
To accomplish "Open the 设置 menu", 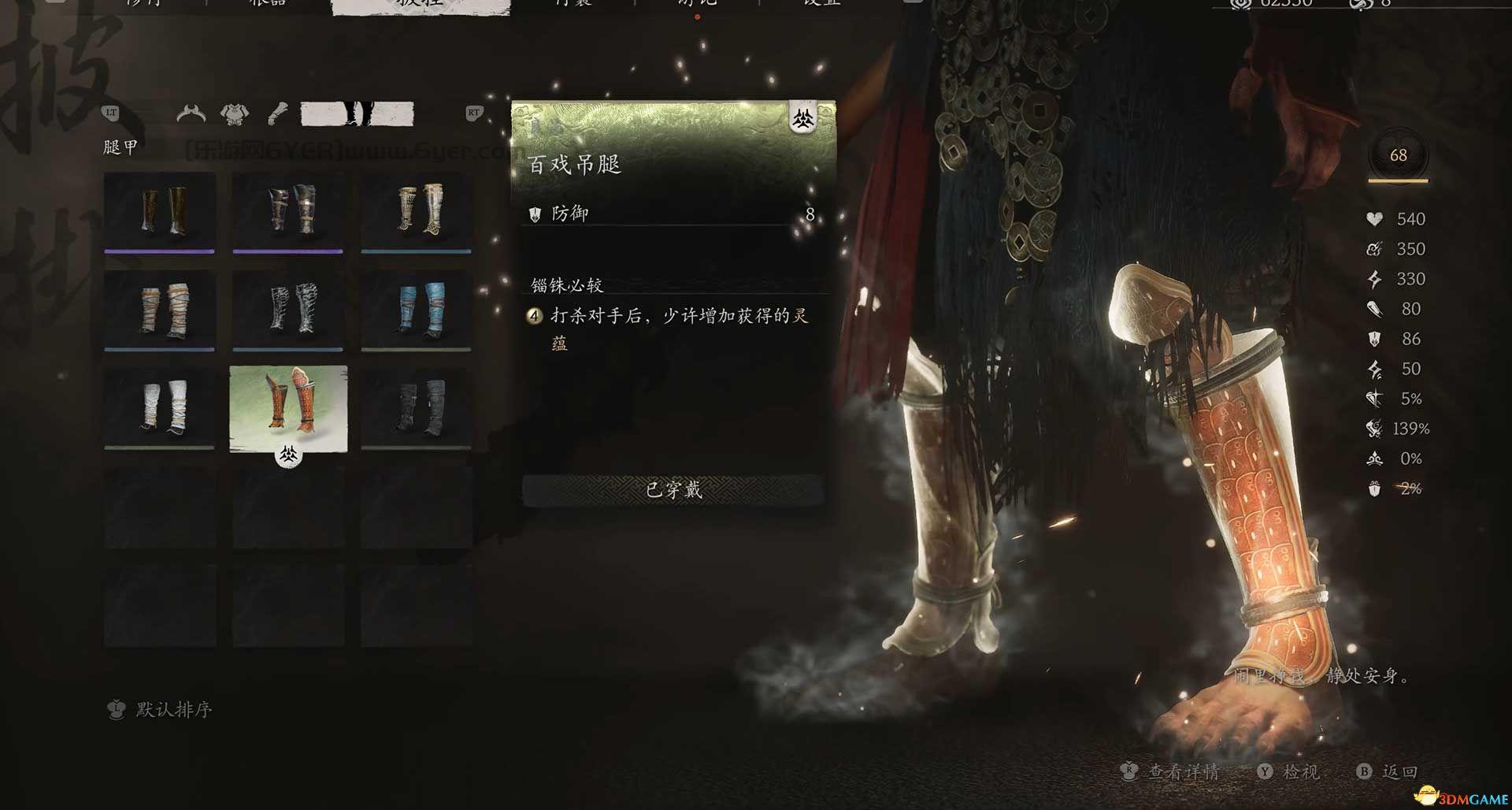I will pos(821,4).
